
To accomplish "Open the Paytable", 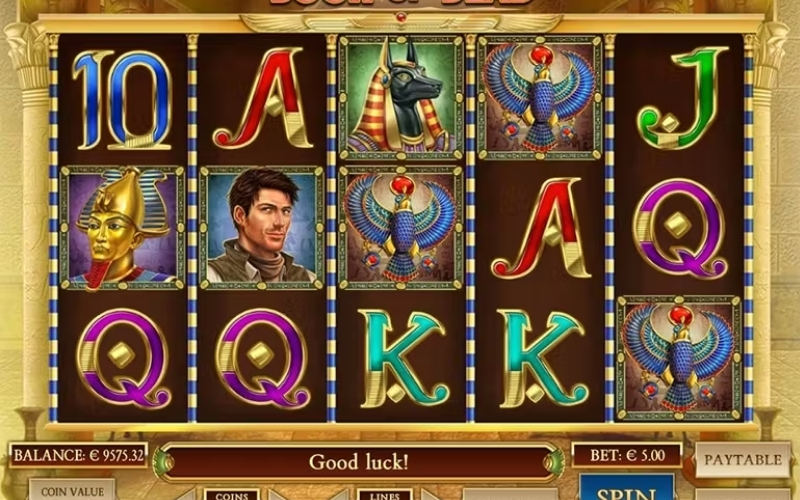I will [x=742, y=460].
